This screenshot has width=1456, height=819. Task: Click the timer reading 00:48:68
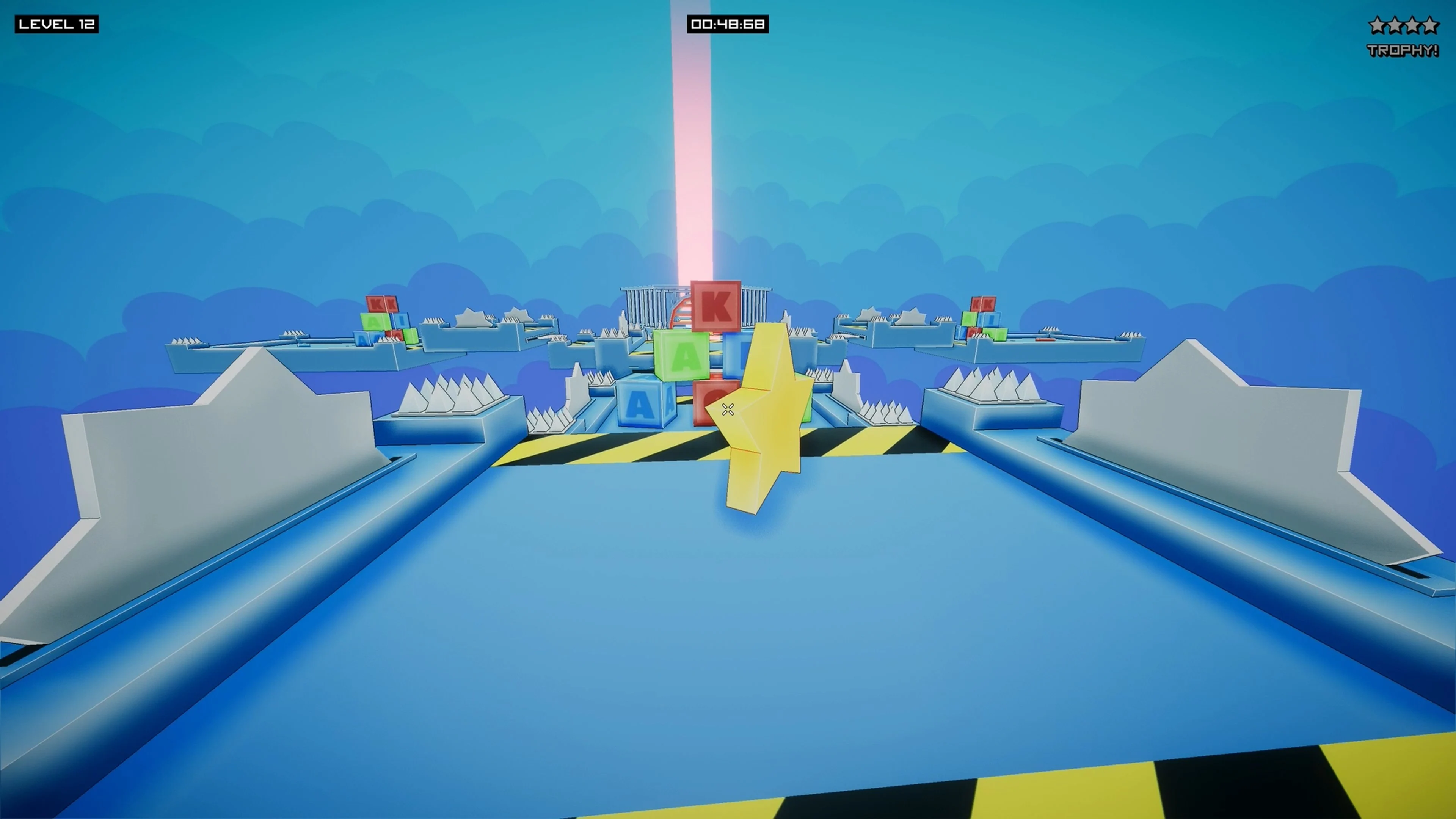click(x=728, y=25)
